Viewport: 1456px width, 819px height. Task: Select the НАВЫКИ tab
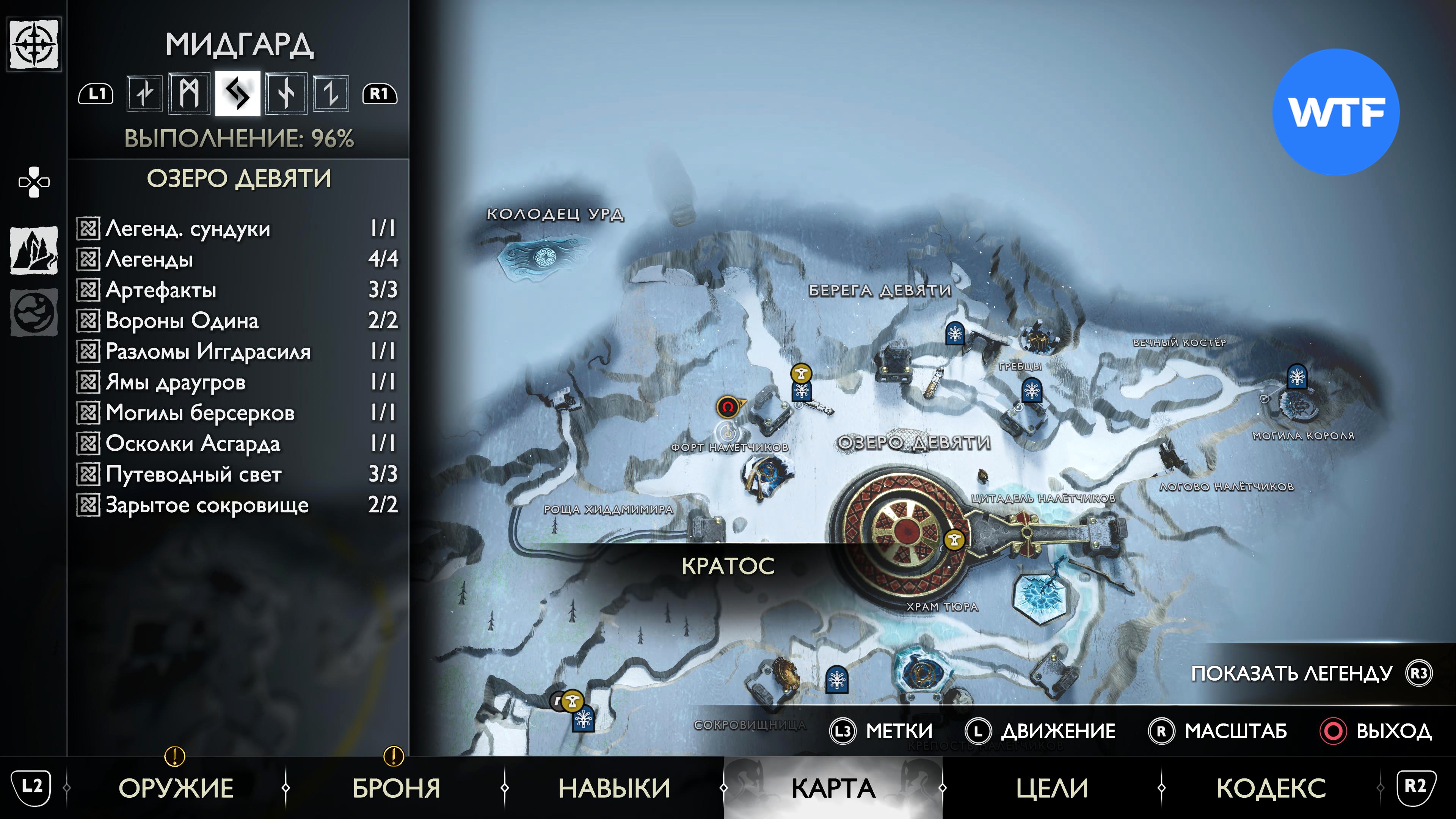click(614, 788)
